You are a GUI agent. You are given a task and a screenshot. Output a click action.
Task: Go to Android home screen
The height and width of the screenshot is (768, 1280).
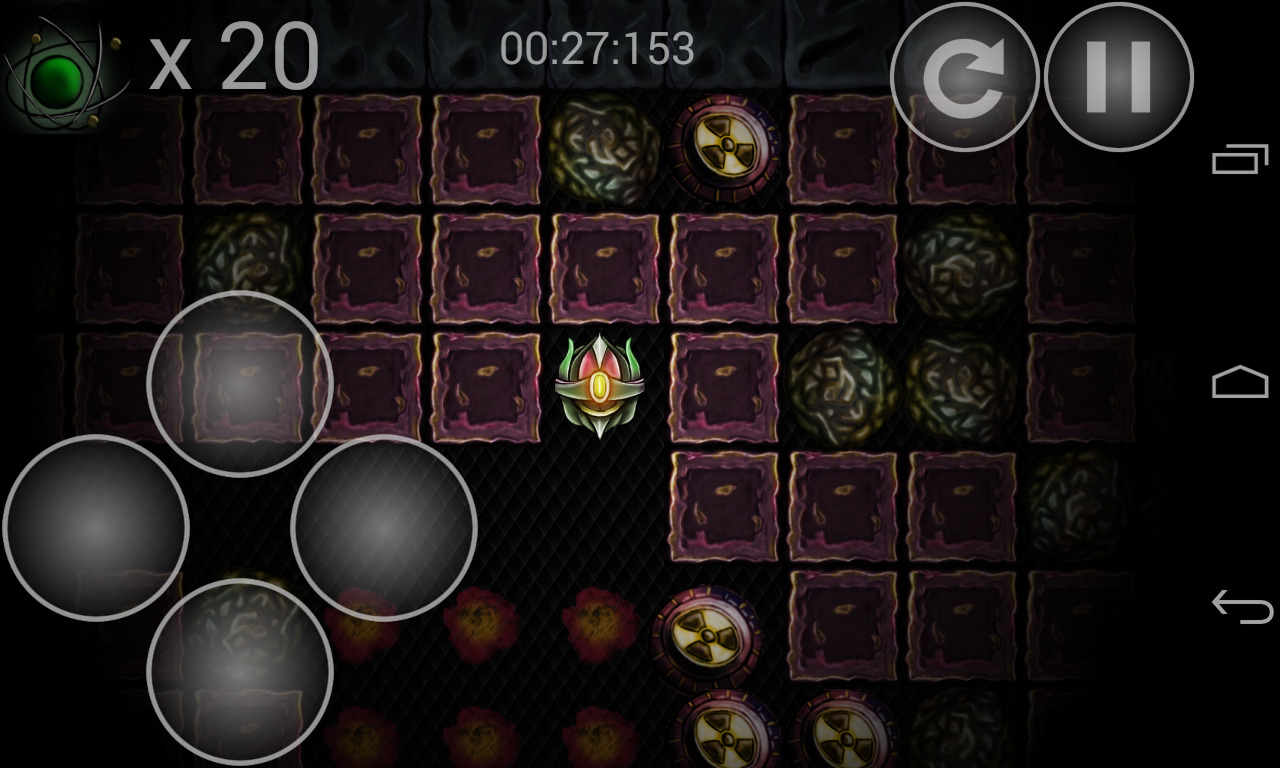click(x=1240, y=383)
